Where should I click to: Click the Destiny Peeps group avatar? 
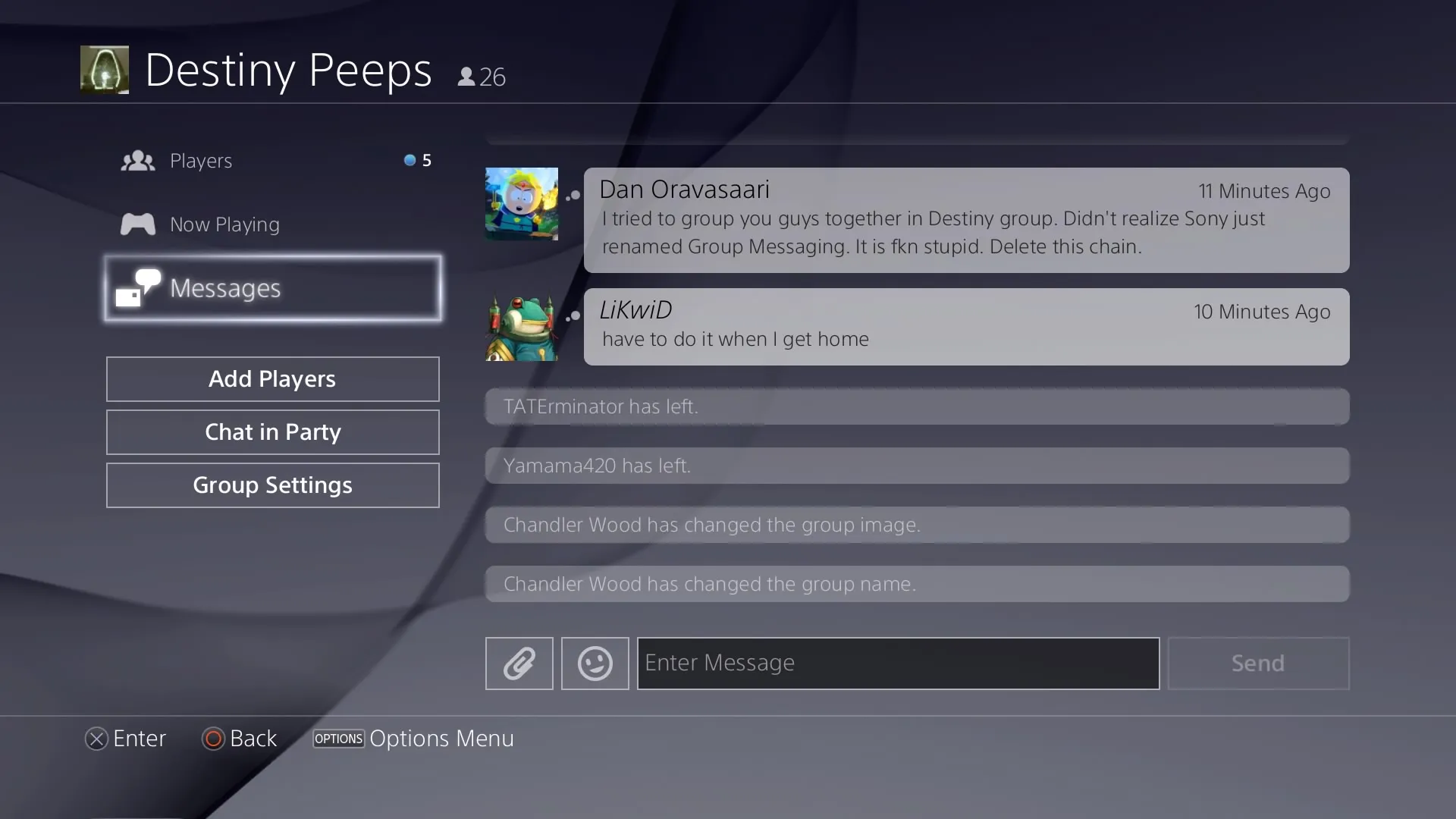(x=104, y=69)
